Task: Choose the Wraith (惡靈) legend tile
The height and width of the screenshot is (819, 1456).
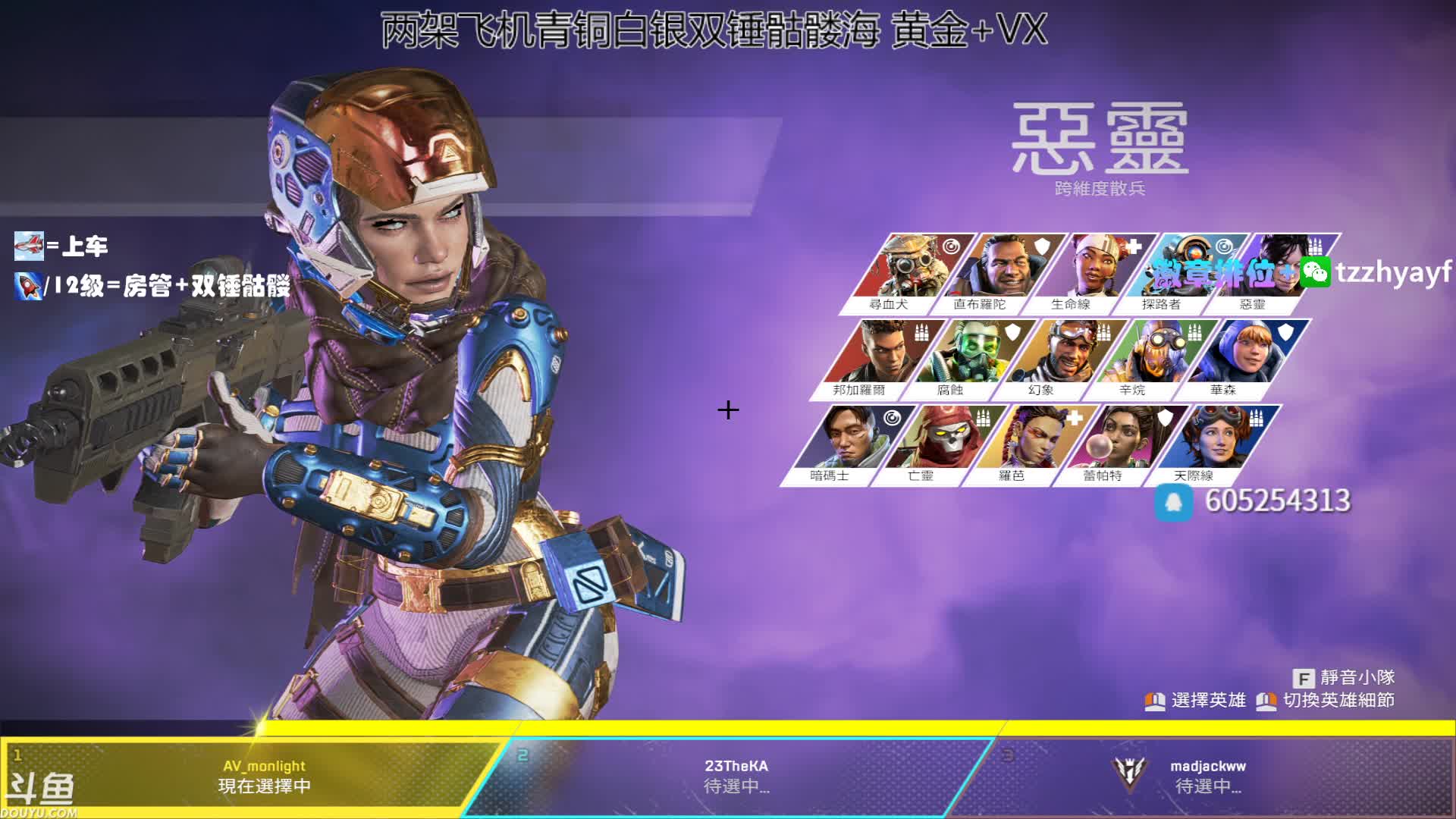Action: pos(1270,273)
